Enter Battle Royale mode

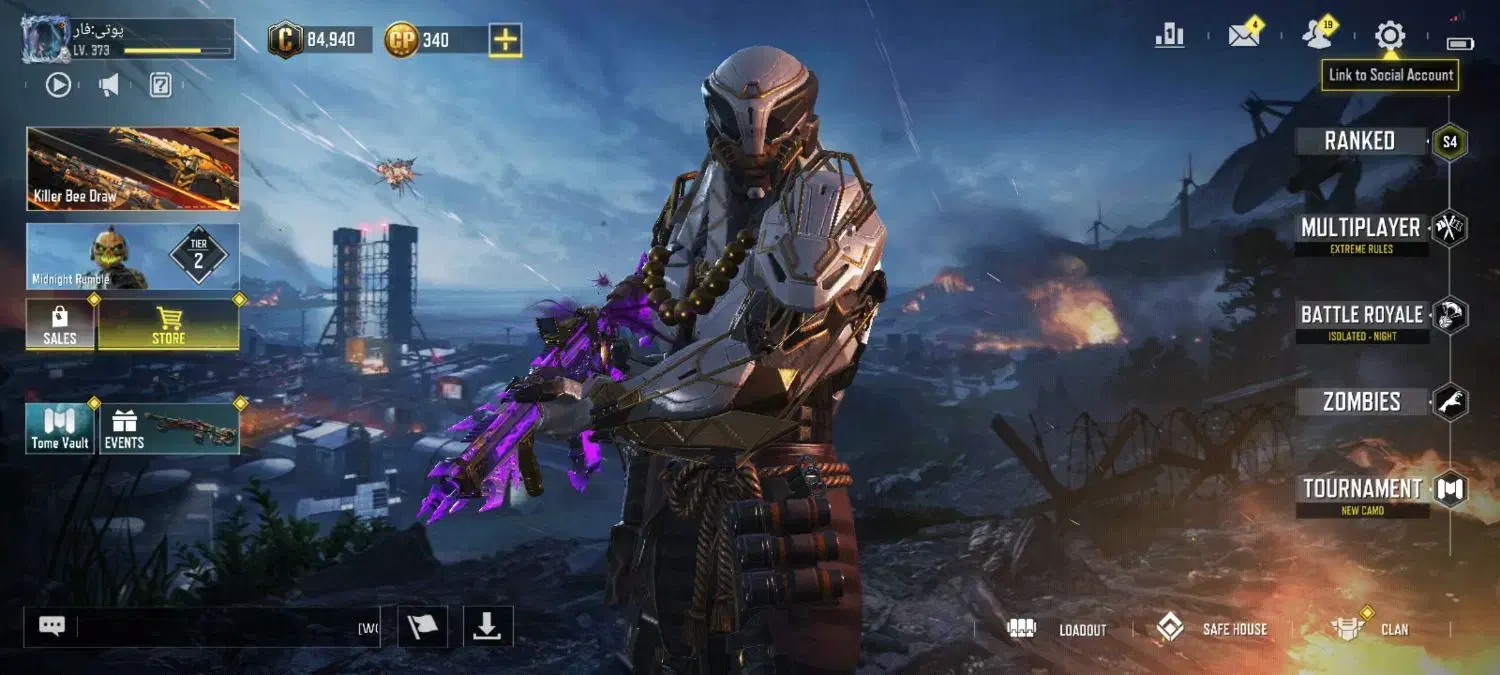pyautogui.click(x=1361, y=316)
